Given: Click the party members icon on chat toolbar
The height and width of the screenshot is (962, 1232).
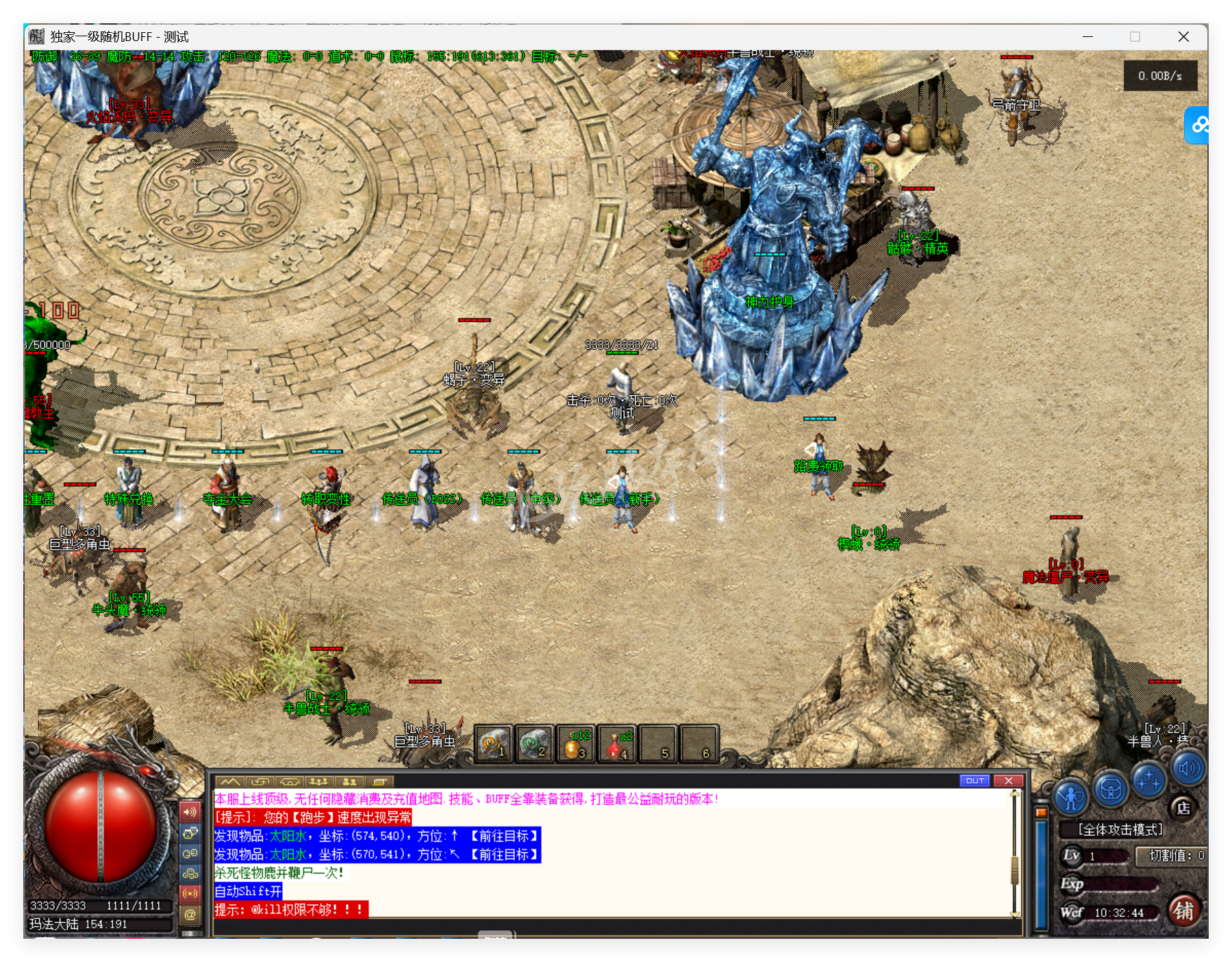Looking at the screenshot, I should [350, 782].
